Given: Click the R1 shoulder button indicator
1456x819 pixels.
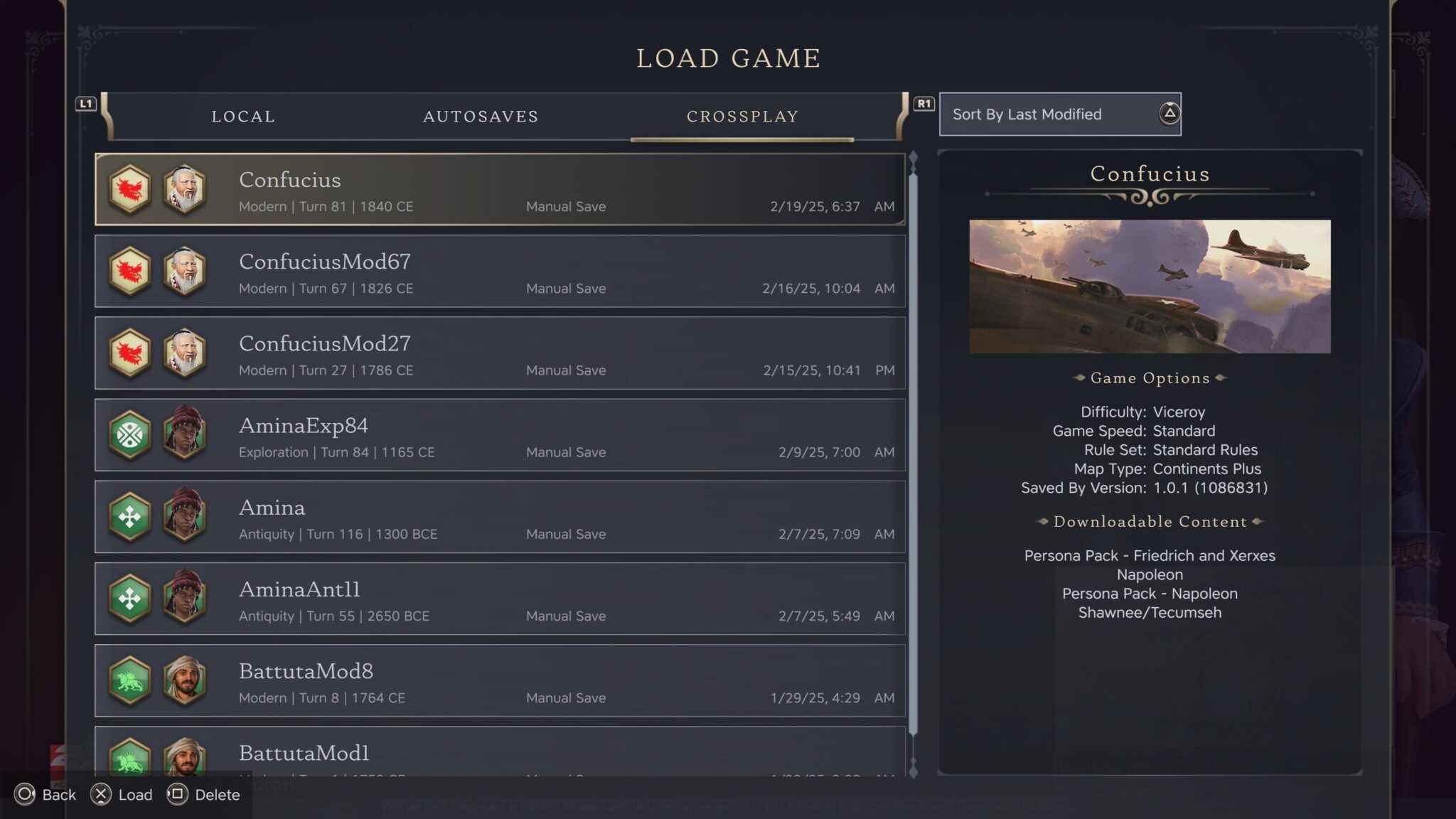Looking at the screenshot, I should pyautogui.click(x=924, y=104).
